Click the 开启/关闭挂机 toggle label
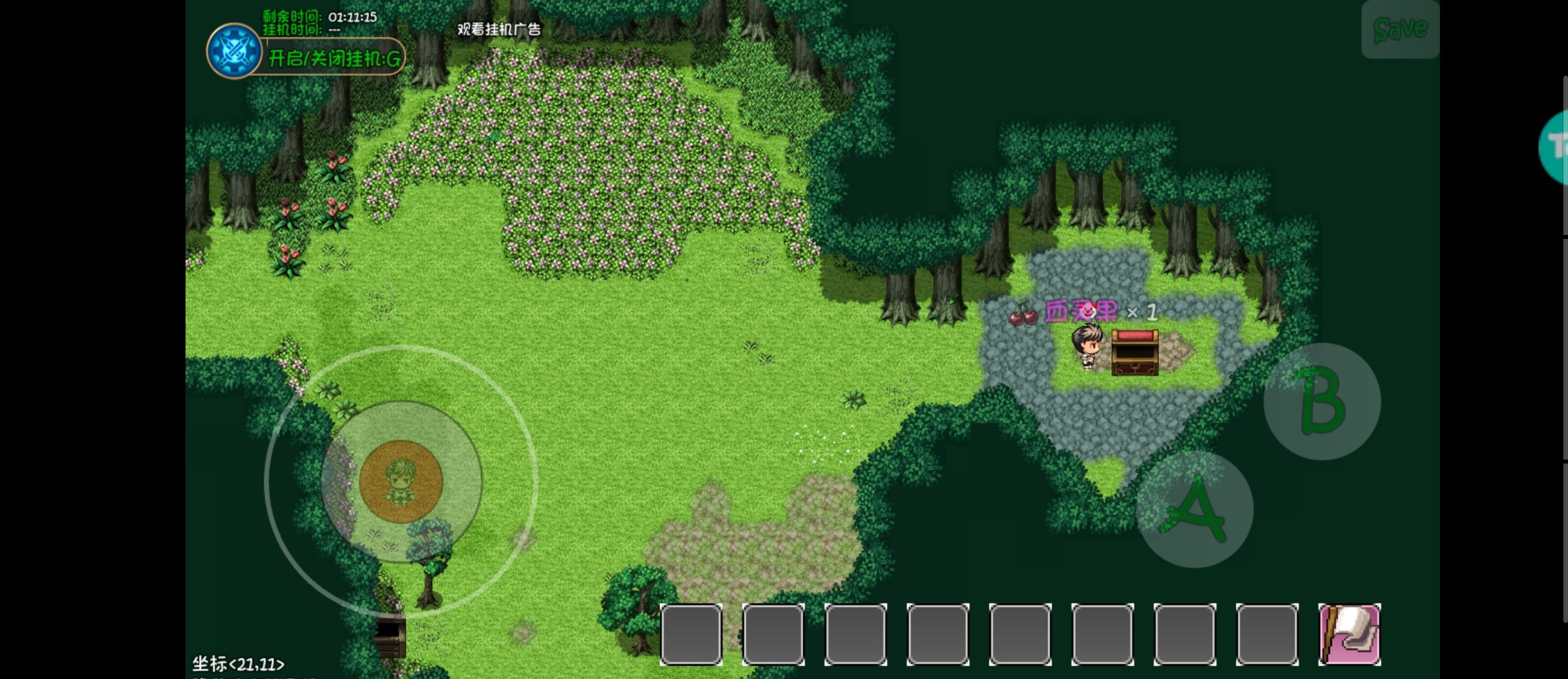 coord(335,59)
